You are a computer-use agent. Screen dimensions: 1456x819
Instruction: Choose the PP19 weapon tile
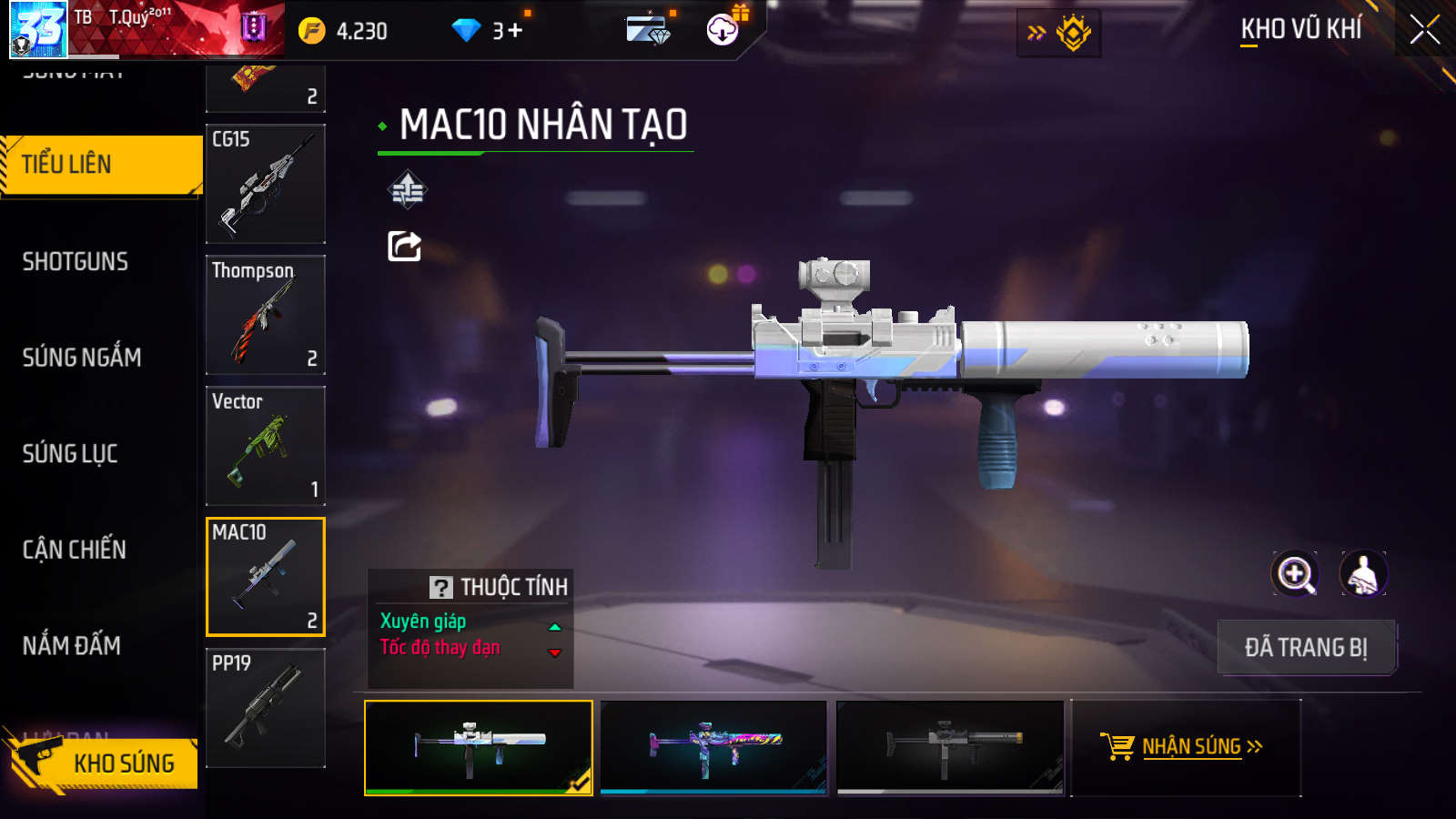266,708
